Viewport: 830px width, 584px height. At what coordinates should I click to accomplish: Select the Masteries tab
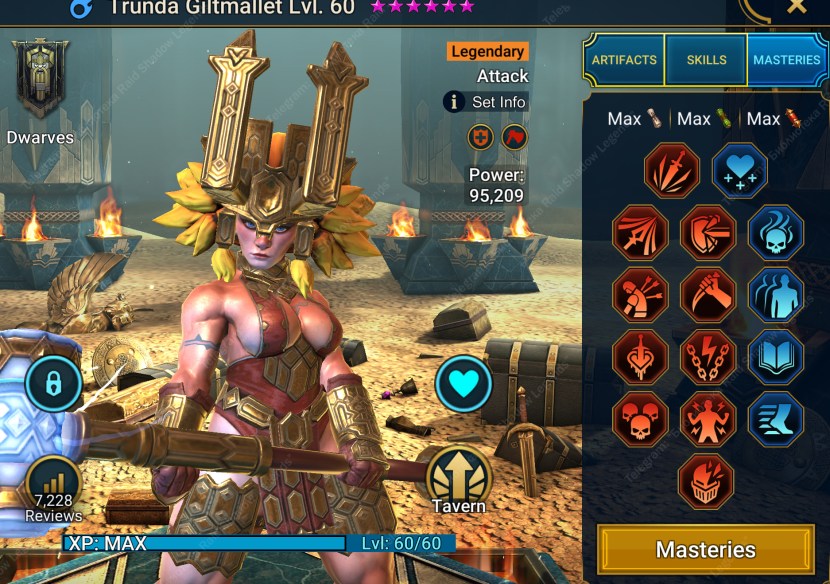pos(786,60)
